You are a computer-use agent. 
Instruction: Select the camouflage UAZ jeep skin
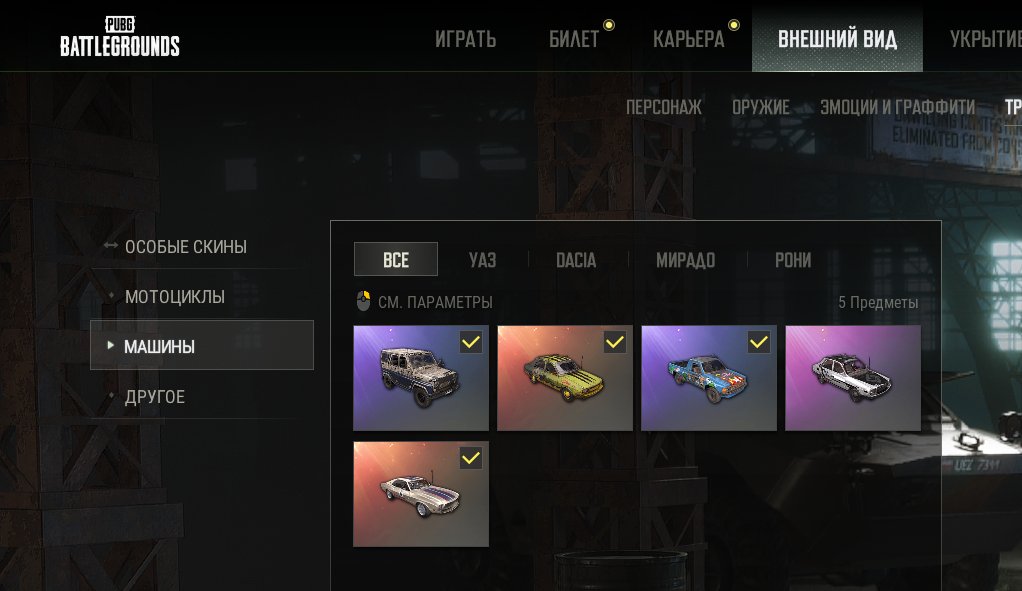click(421, 378)
